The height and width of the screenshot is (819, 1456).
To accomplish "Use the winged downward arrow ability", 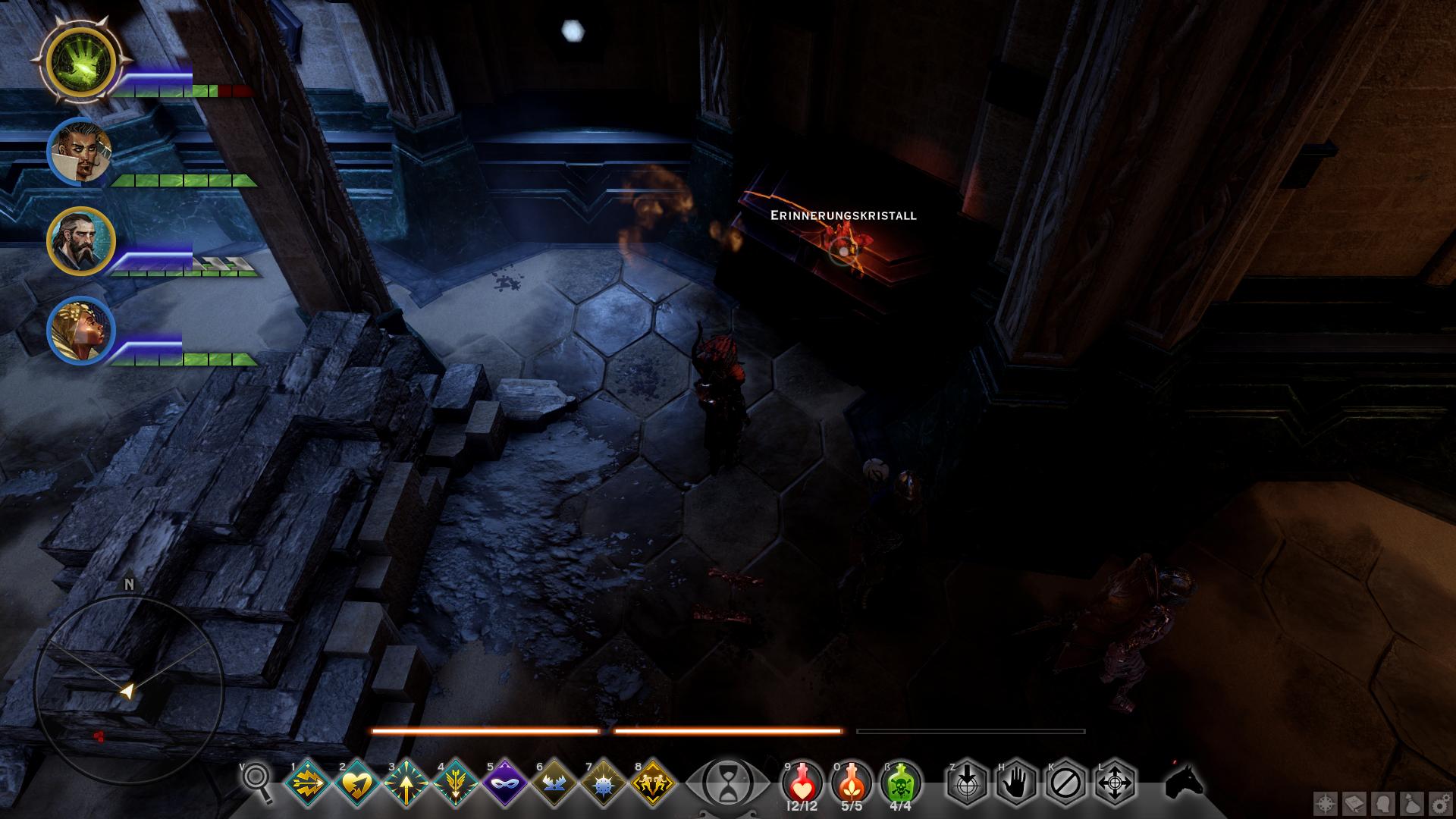I will (x=456, y=783).
